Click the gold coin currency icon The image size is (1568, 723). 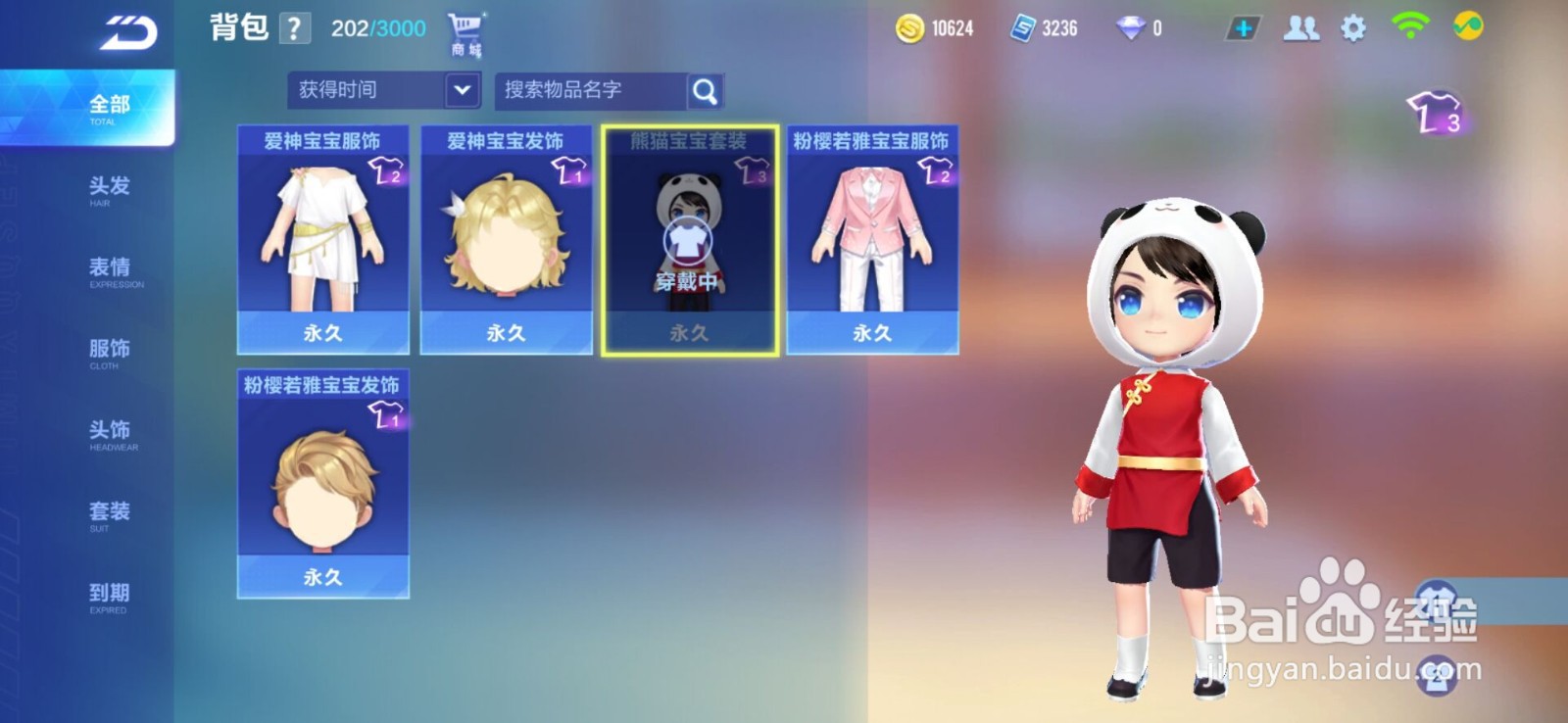(911, 28)
